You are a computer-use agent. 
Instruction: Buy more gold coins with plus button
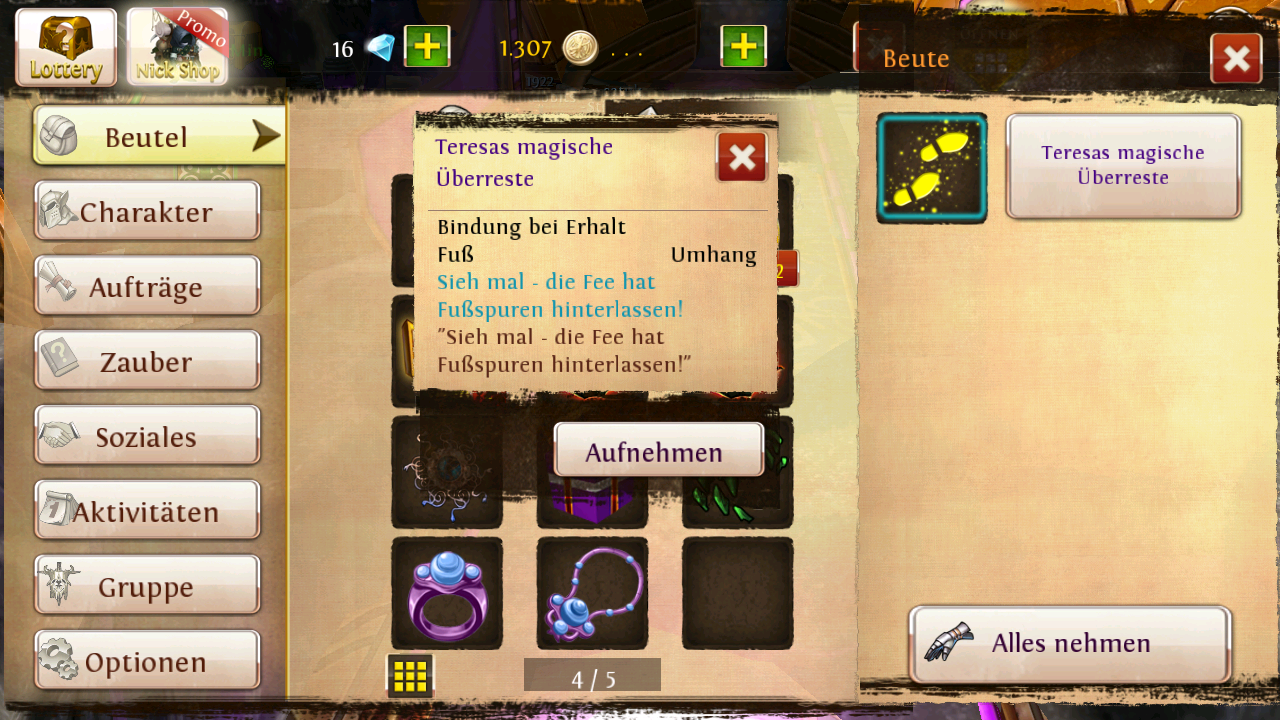tap(743, 47)
